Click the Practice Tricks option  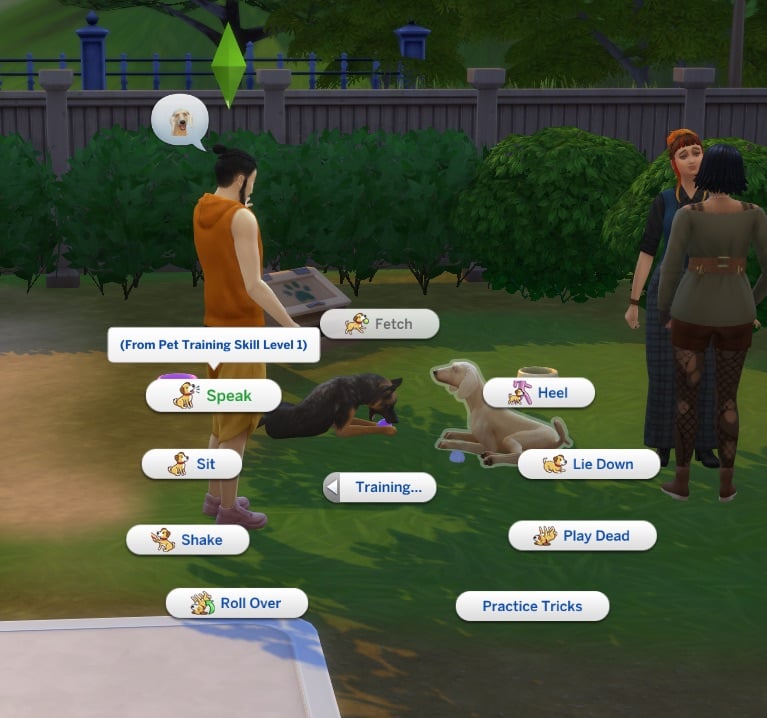pyautogui.click(x=532, y=606)
